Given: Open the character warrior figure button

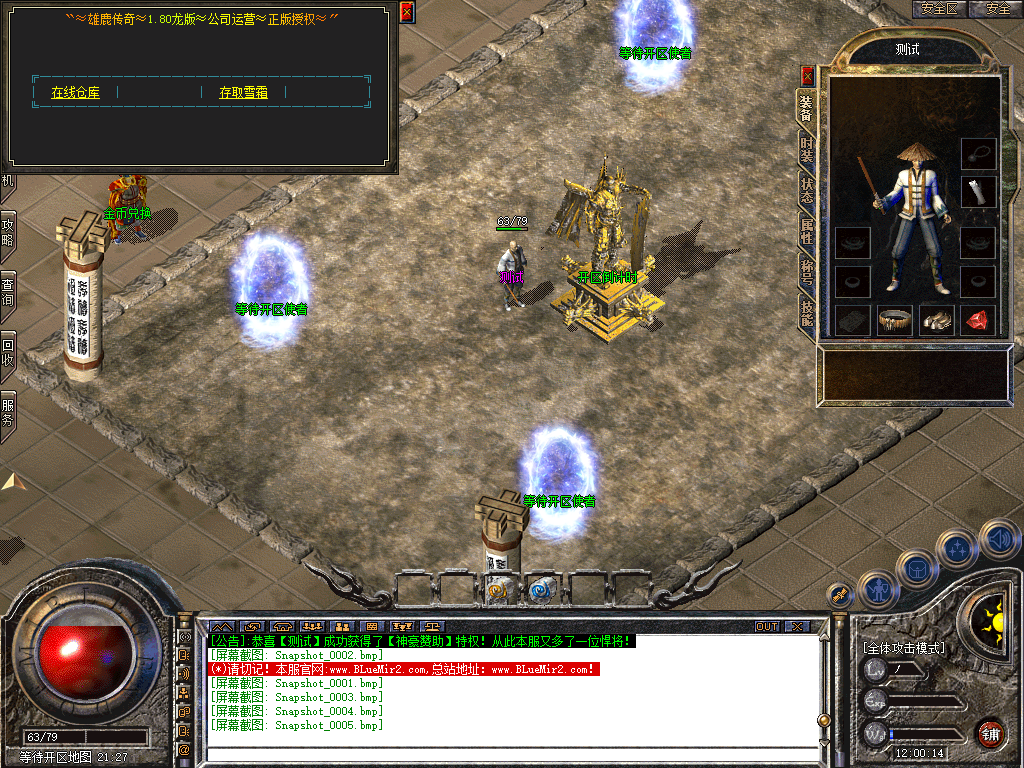Looking at the screenshot, I should tap(877, 589).
